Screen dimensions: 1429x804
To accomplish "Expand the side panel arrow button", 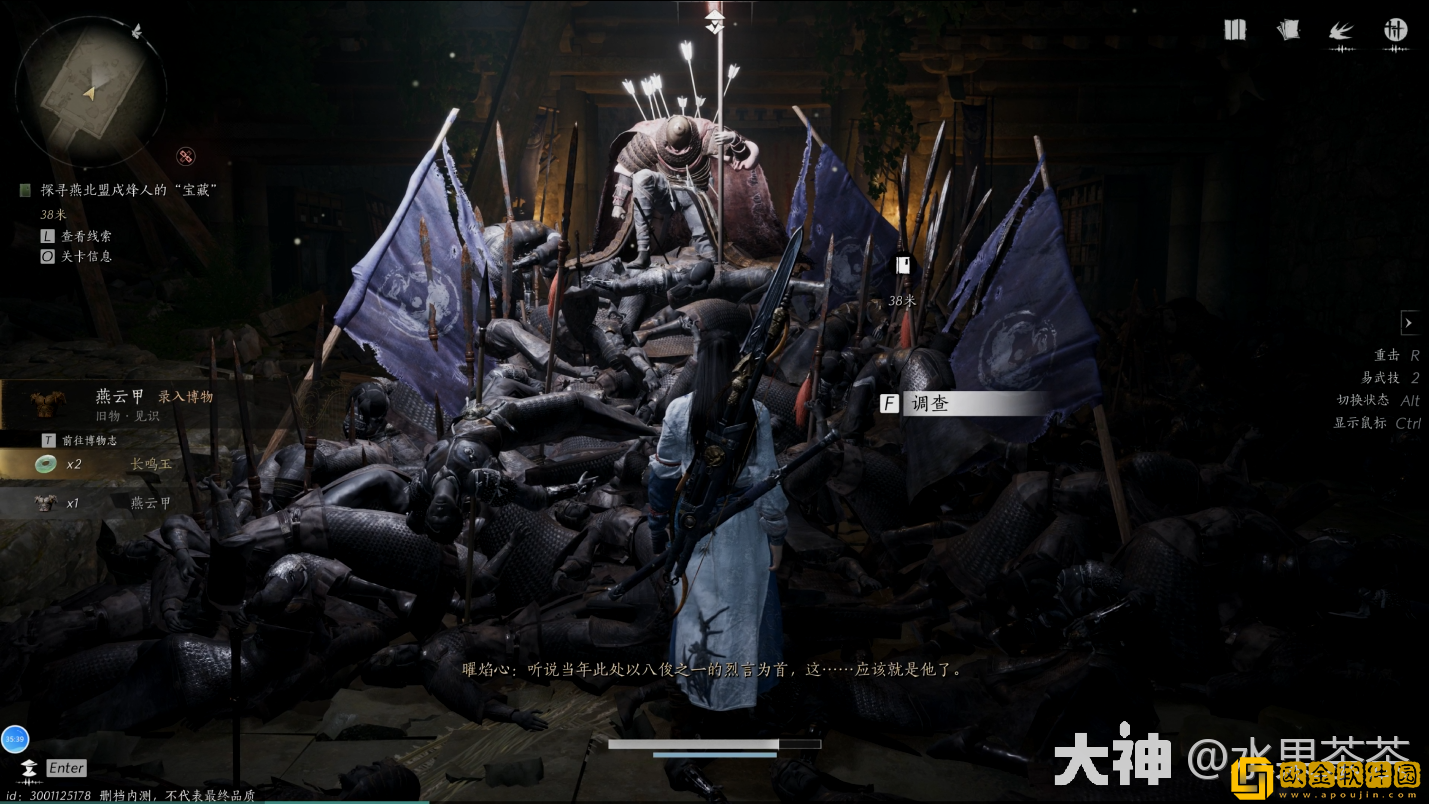I will point(1409,323).
